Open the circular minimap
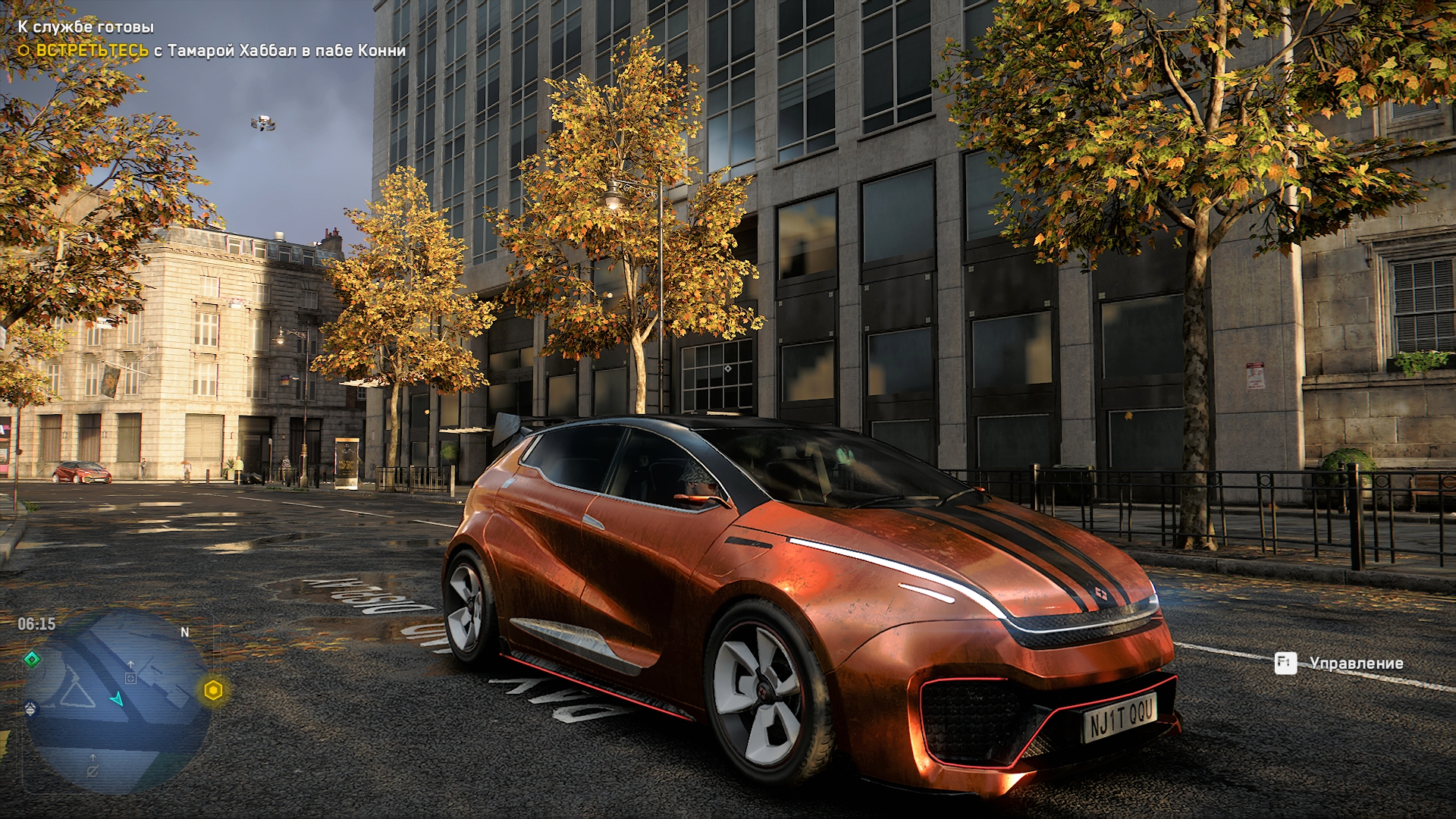The height and width of the screenshot is (819, 1456). click(x=118, y=701)
